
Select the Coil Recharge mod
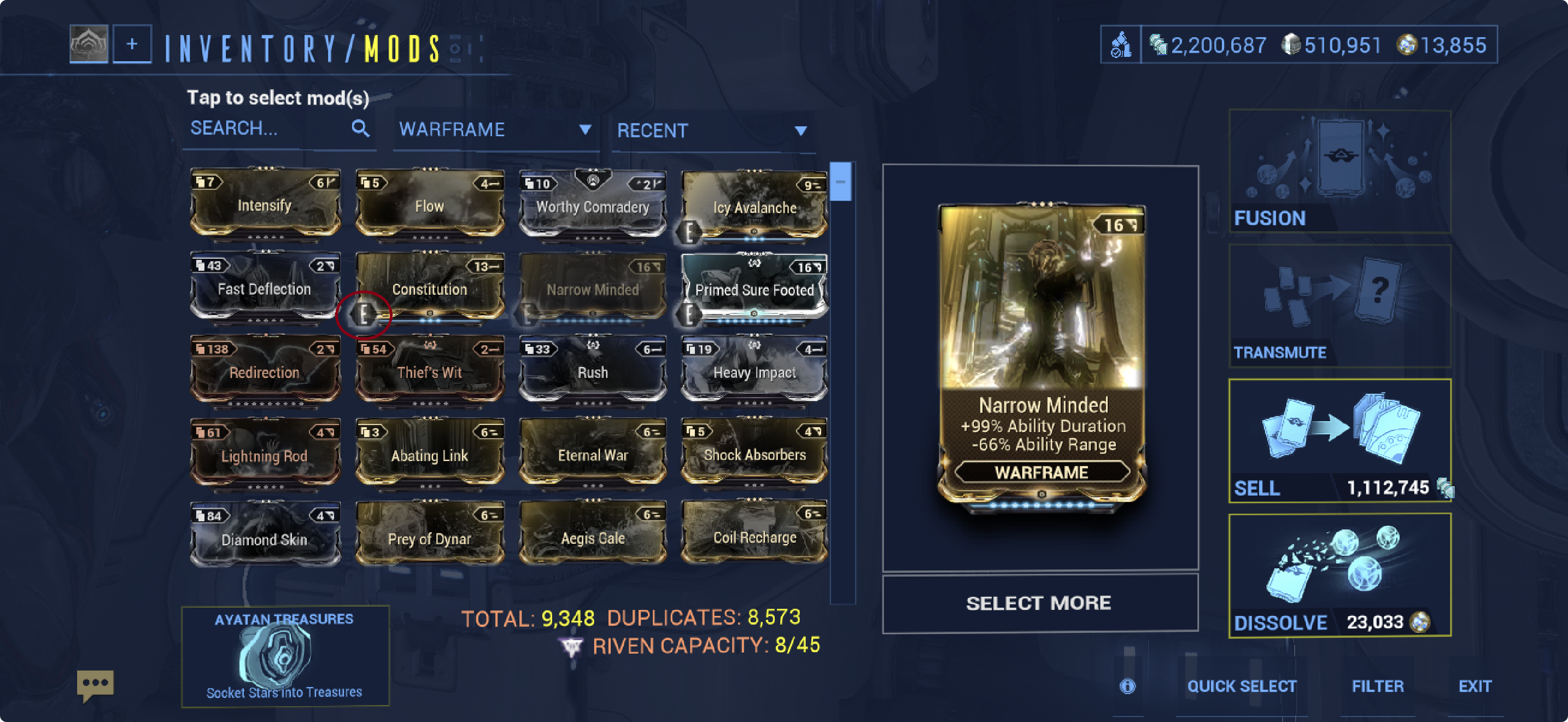click(754, 534)
